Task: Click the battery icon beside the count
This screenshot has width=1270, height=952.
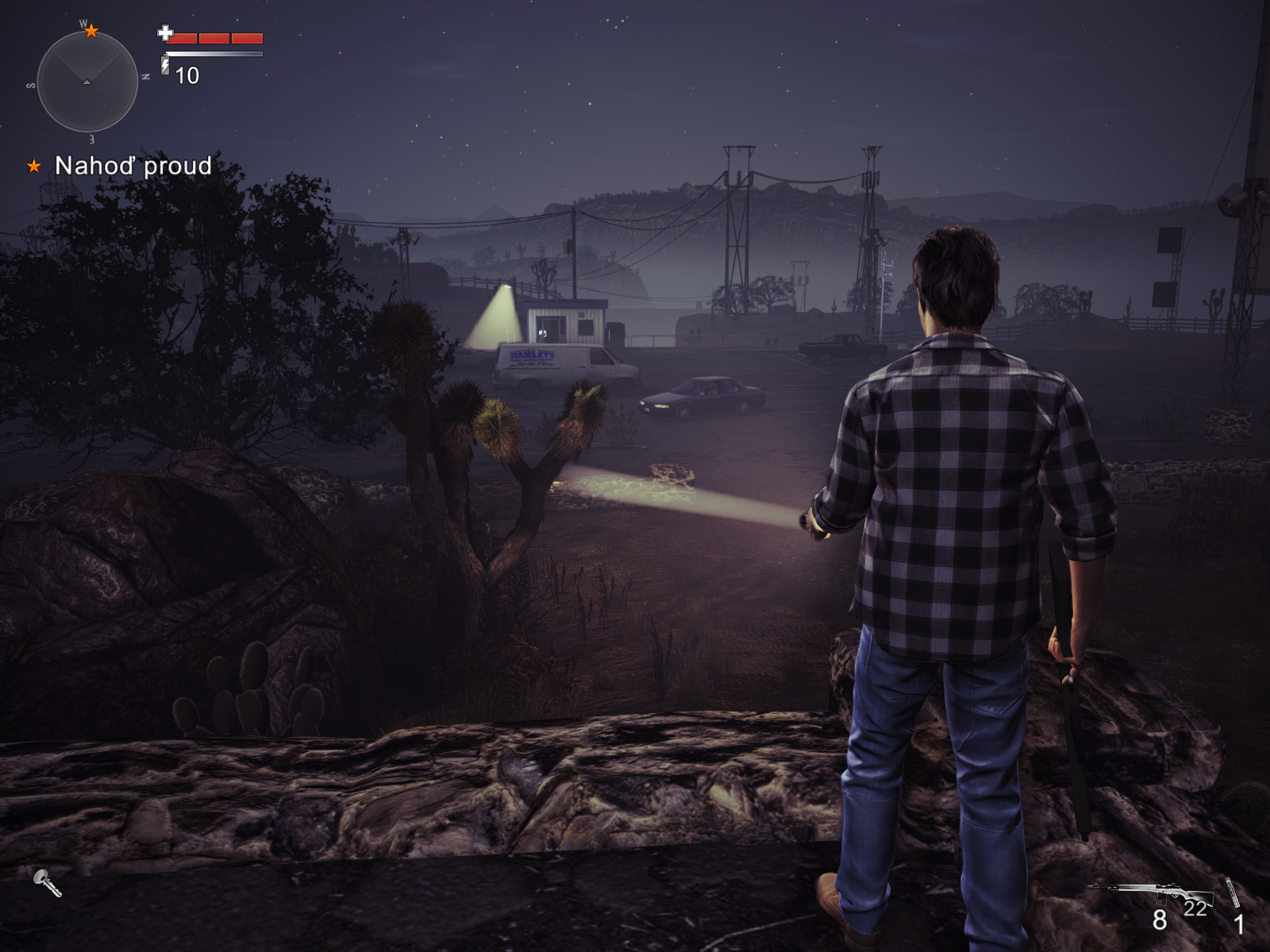Action: pyautogui.click(x=165, y=65)
